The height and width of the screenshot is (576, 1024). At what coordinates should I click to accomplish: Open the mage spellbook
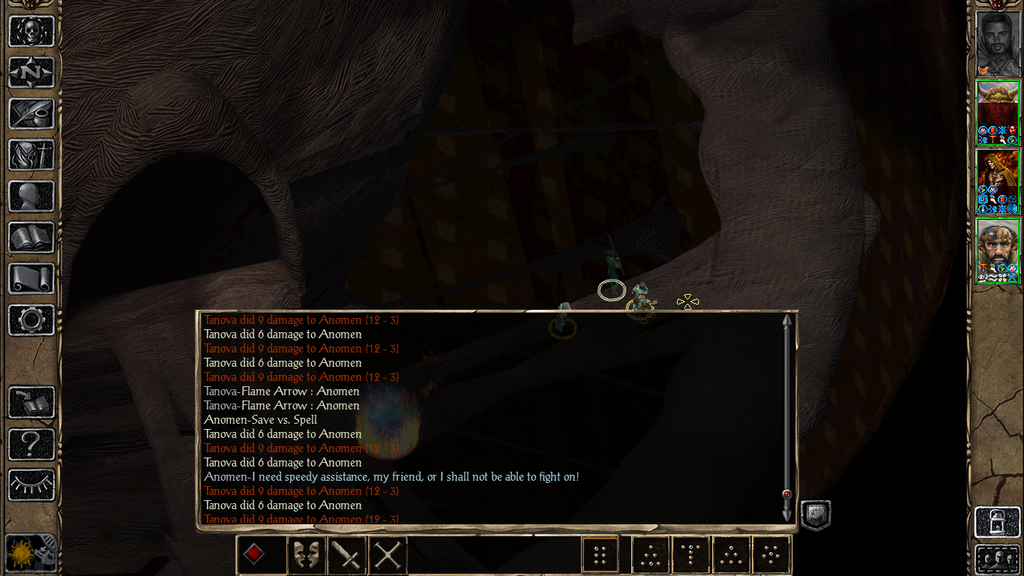click(x=31, y=237)
